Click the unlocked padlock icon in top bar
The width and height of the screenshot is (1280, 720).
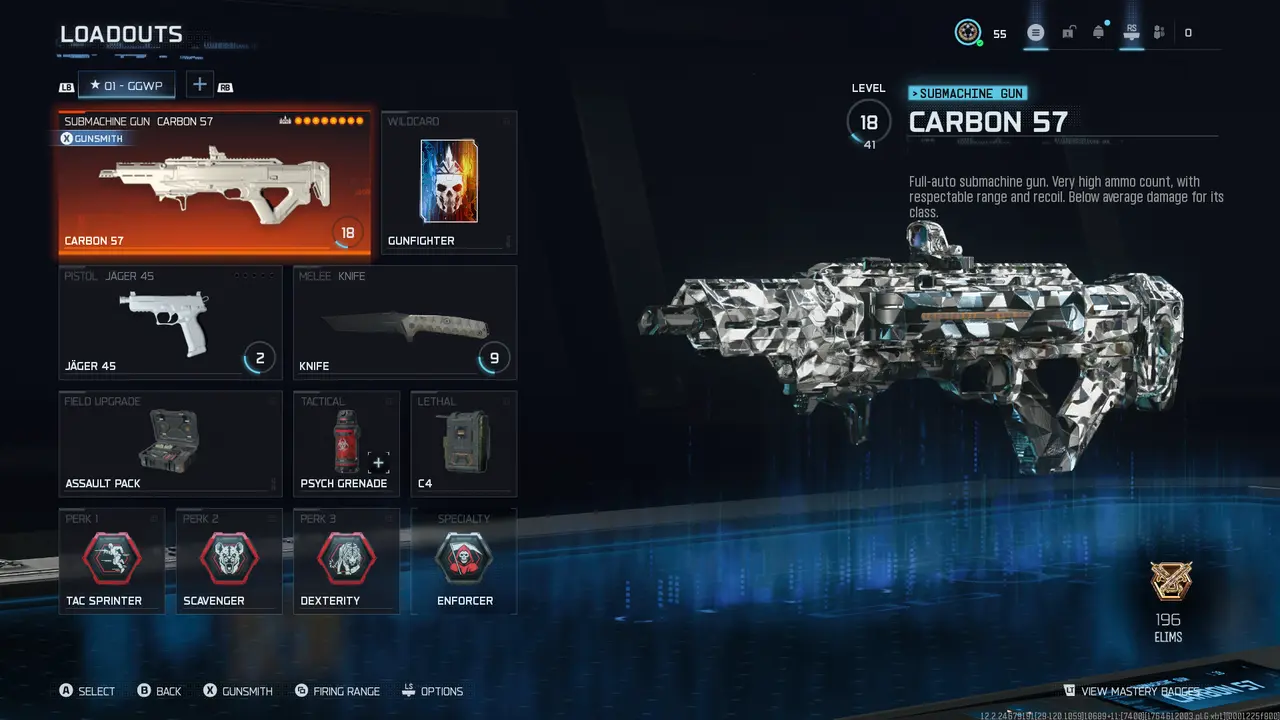(x=1067, y=32)
